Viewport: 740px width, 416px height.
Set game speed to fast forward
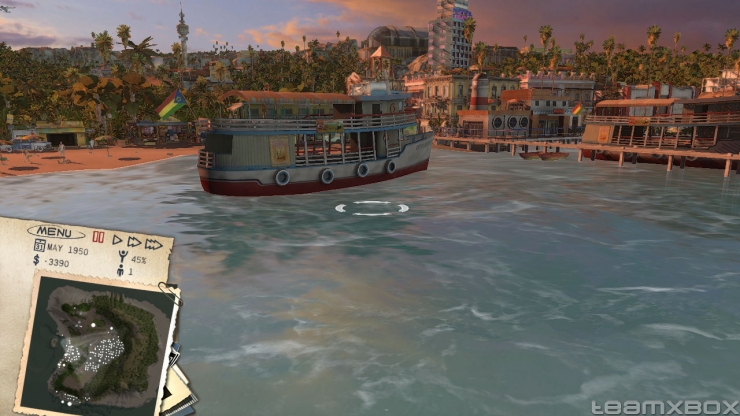(x=134, y=242)
